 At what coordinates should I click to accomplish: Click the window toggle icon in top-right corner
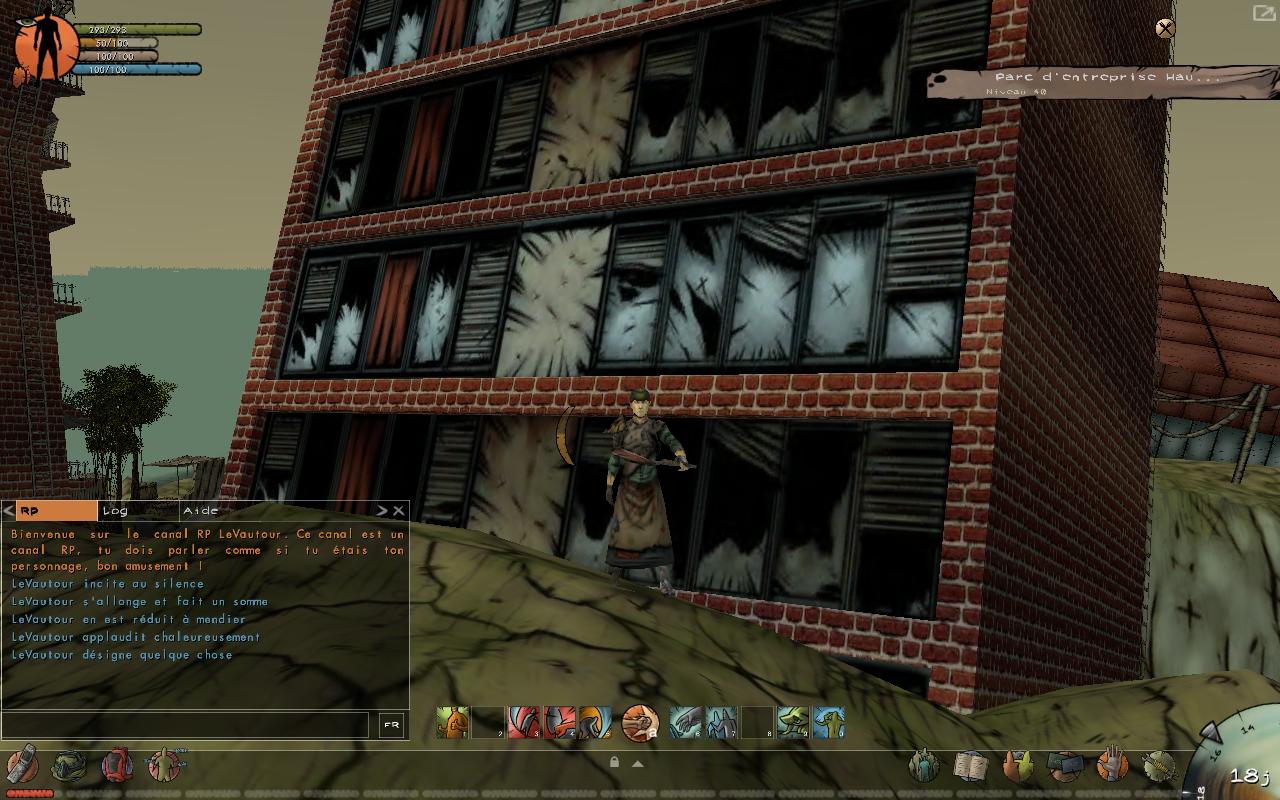[1264, 13]
